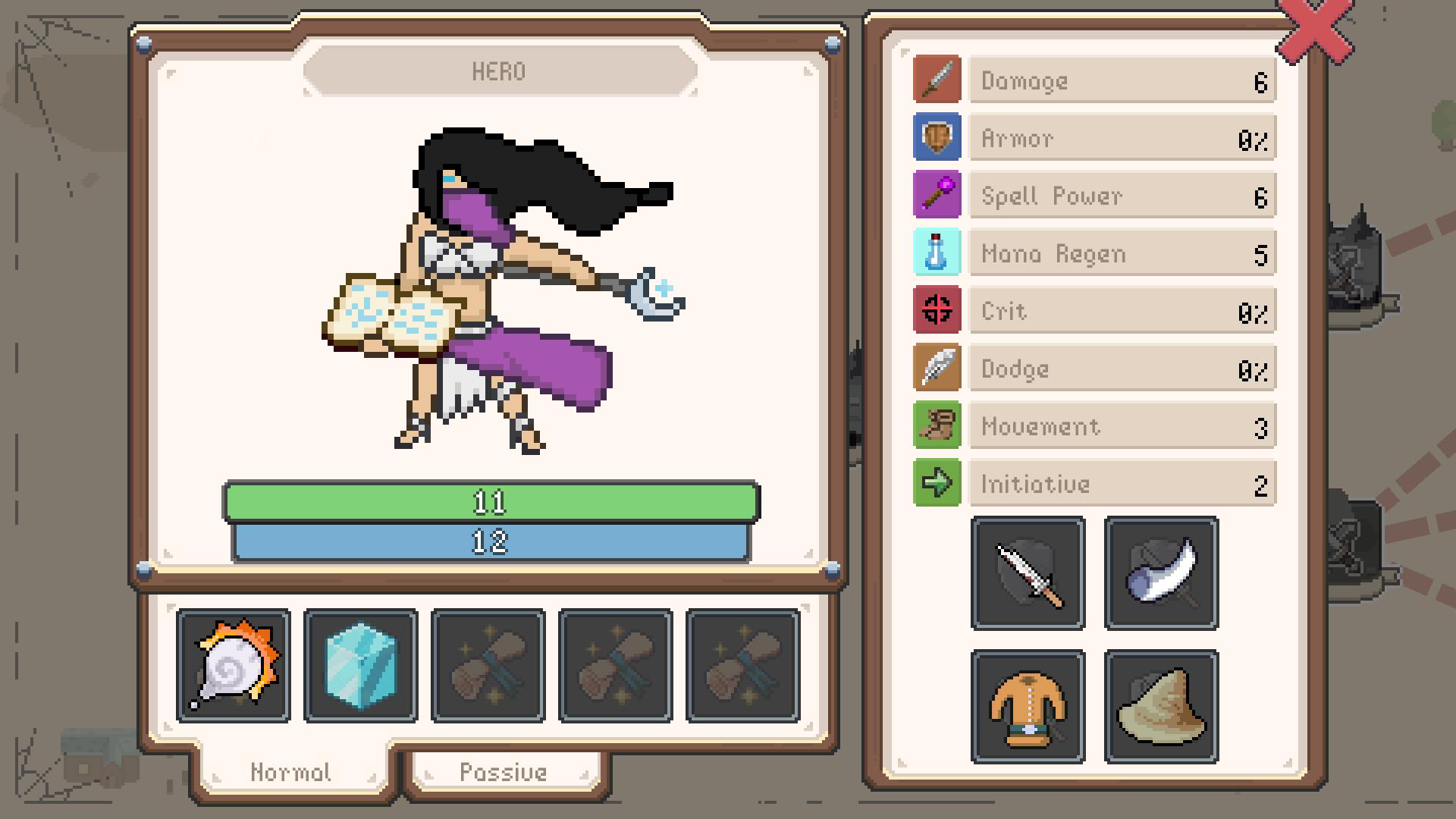Select the ice cube ability
Viewport: 1456px width, 819px height.
pyautogui.click(x=360, y=665)
